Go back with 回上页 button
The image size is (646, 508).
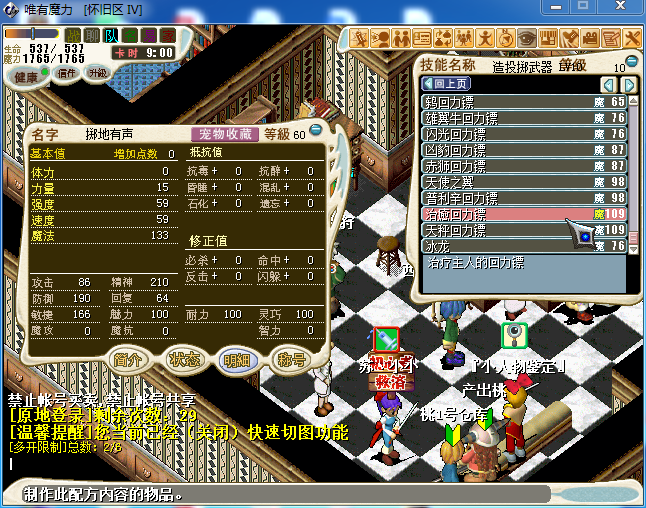[447, 84]
